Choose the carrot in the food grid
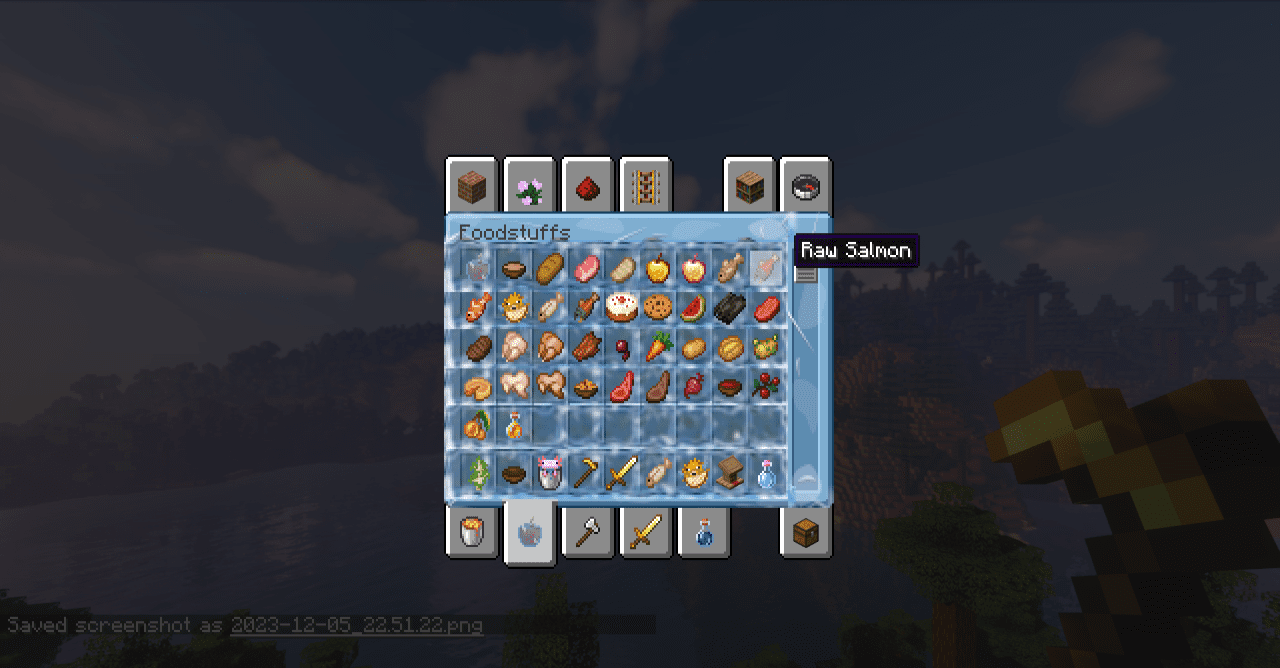Screen dimensions: 1280x668 pyautogui.click(x=658, y=347)
